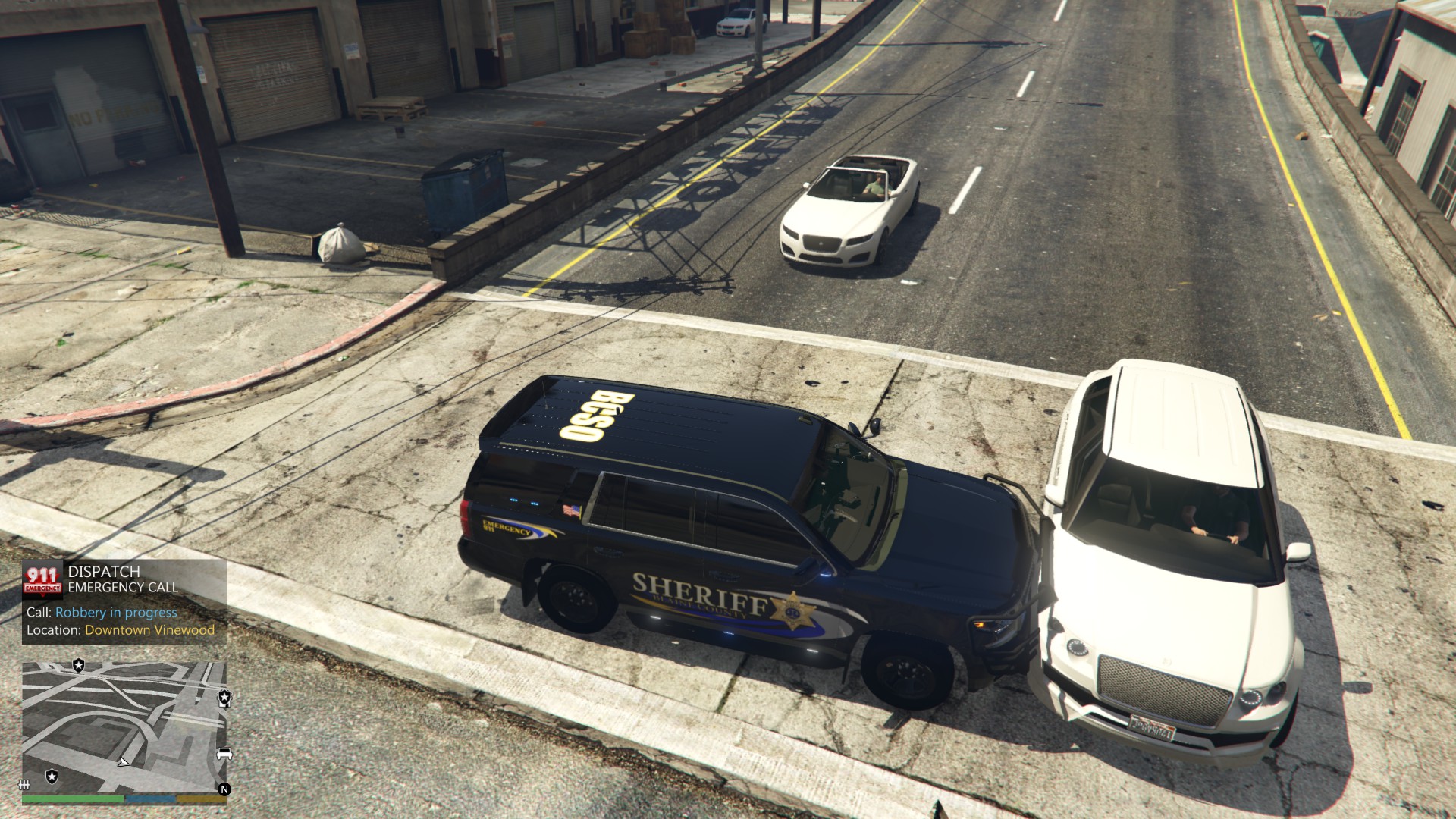The width and height of the screenshot is (1456, 819).
Task: Click the player arrow on the minimap
Action: pyautogui.click(x=124, y=761)
